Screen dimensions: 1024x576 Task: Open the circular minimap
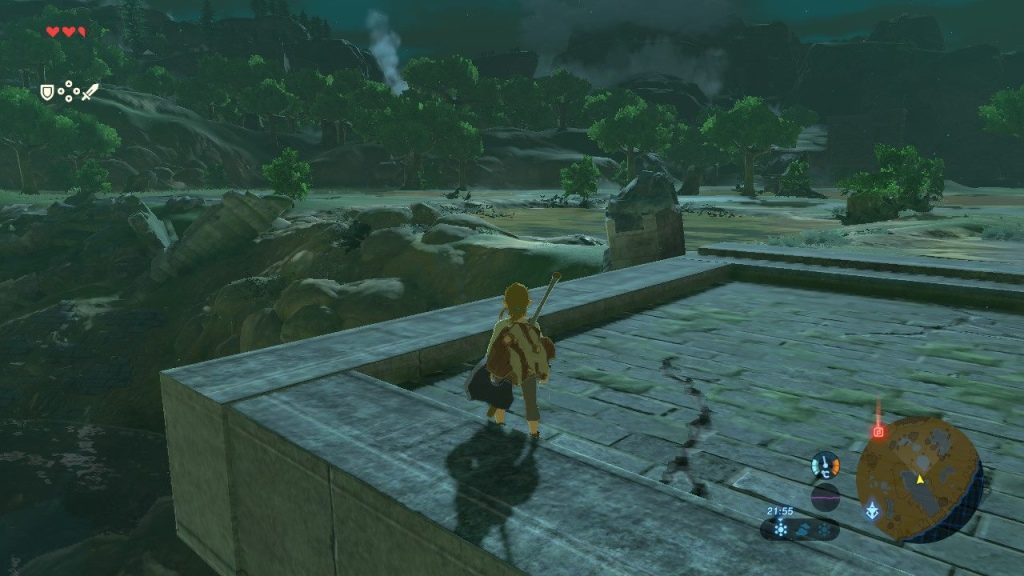918,479
